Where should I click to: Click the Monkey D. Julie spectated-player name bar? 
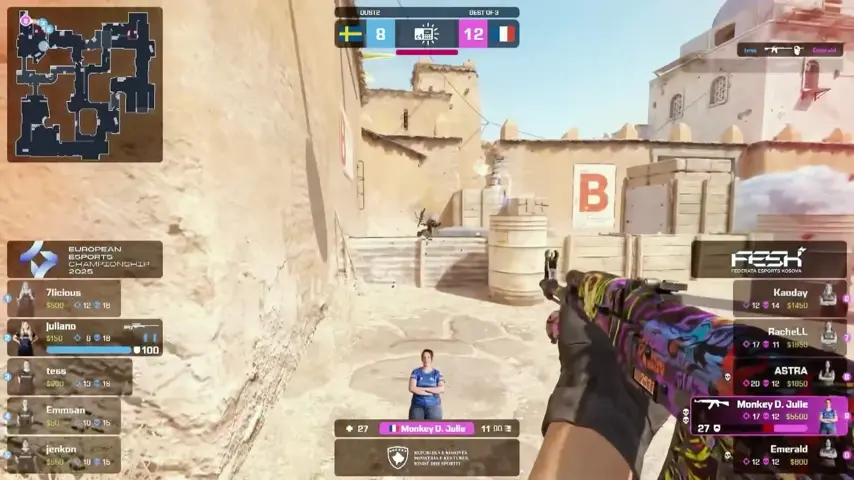pos(427,428)
